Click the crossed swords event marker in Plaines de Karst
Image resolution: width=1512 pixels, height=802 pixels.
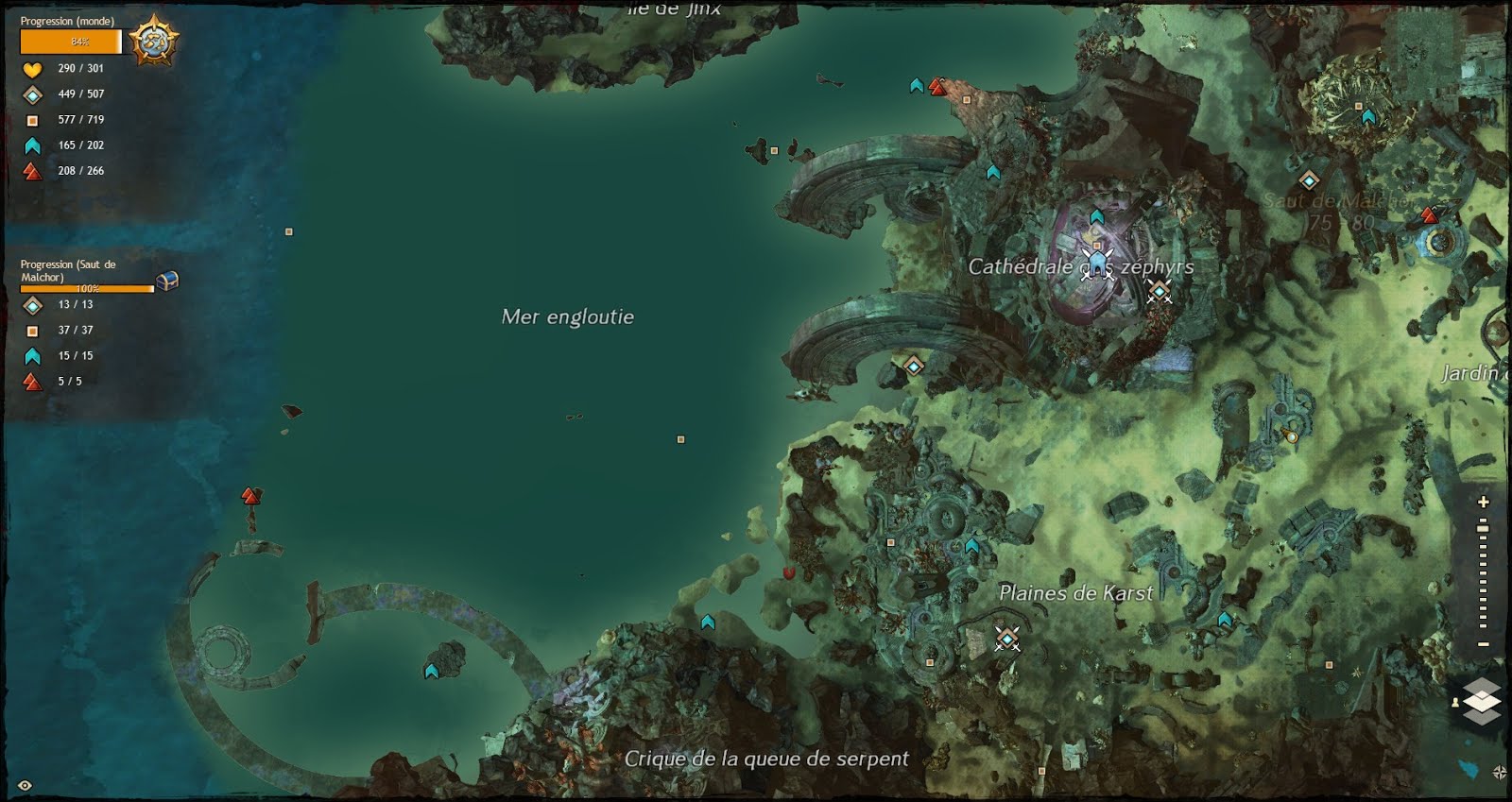click(x=1006, y=640)
